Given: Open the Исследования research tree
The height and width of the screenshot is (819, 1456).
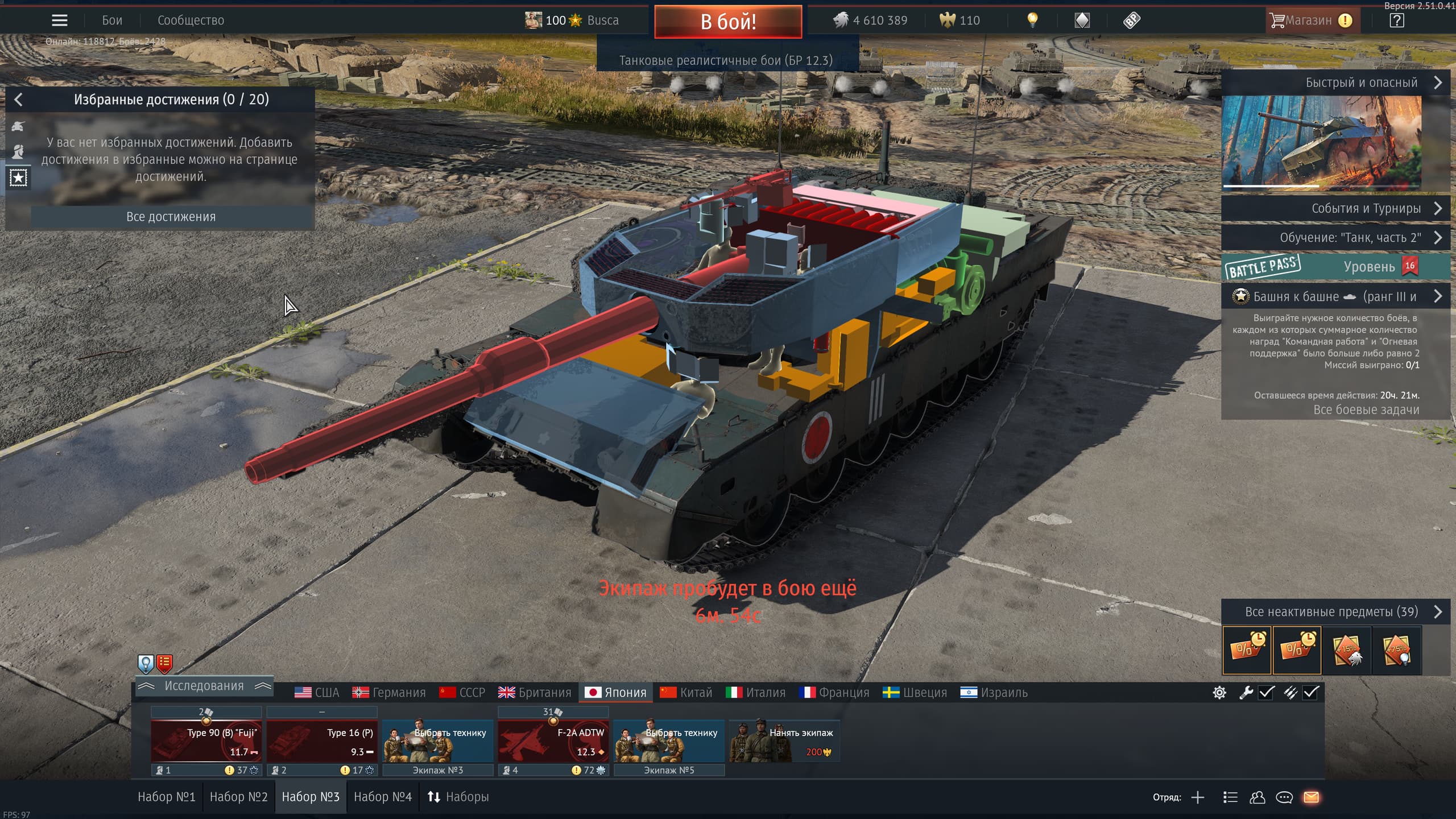Looking at the screenshot, I should click(204, 686).
